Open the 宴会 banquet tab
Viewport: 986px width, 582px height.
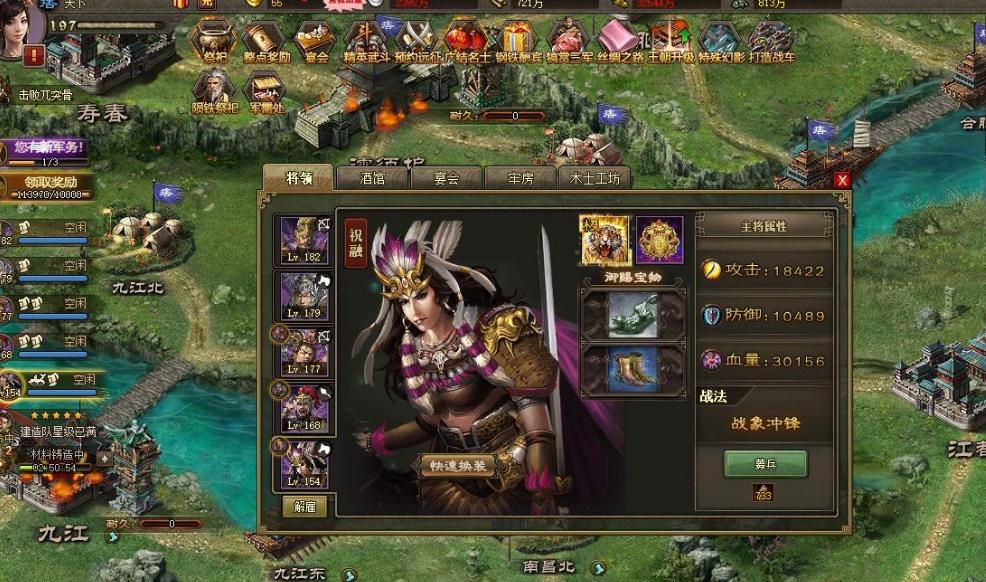pyautogui.click(x=446, y=179)
